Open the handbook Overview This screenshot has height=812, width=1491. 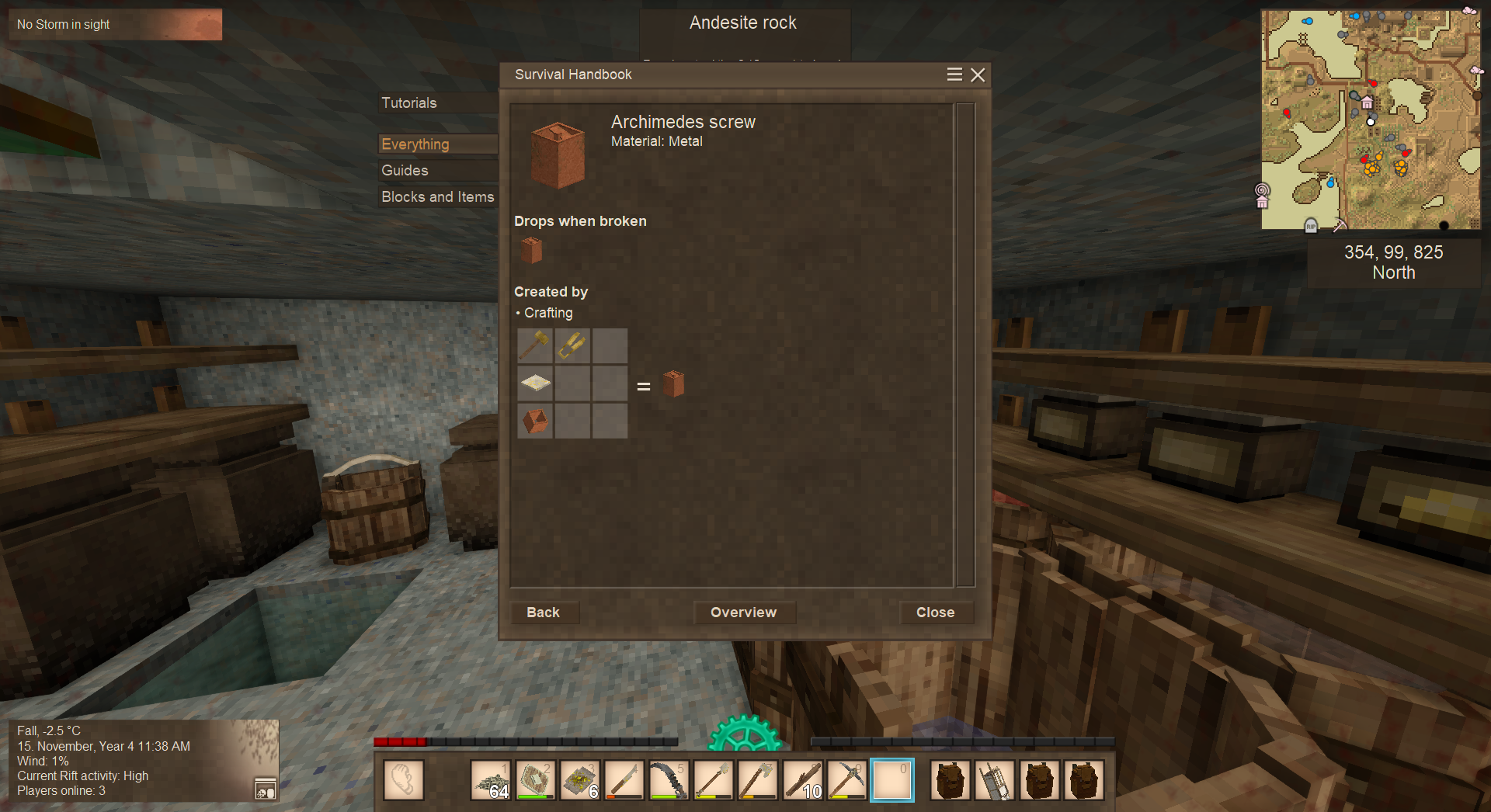point(743,612)
